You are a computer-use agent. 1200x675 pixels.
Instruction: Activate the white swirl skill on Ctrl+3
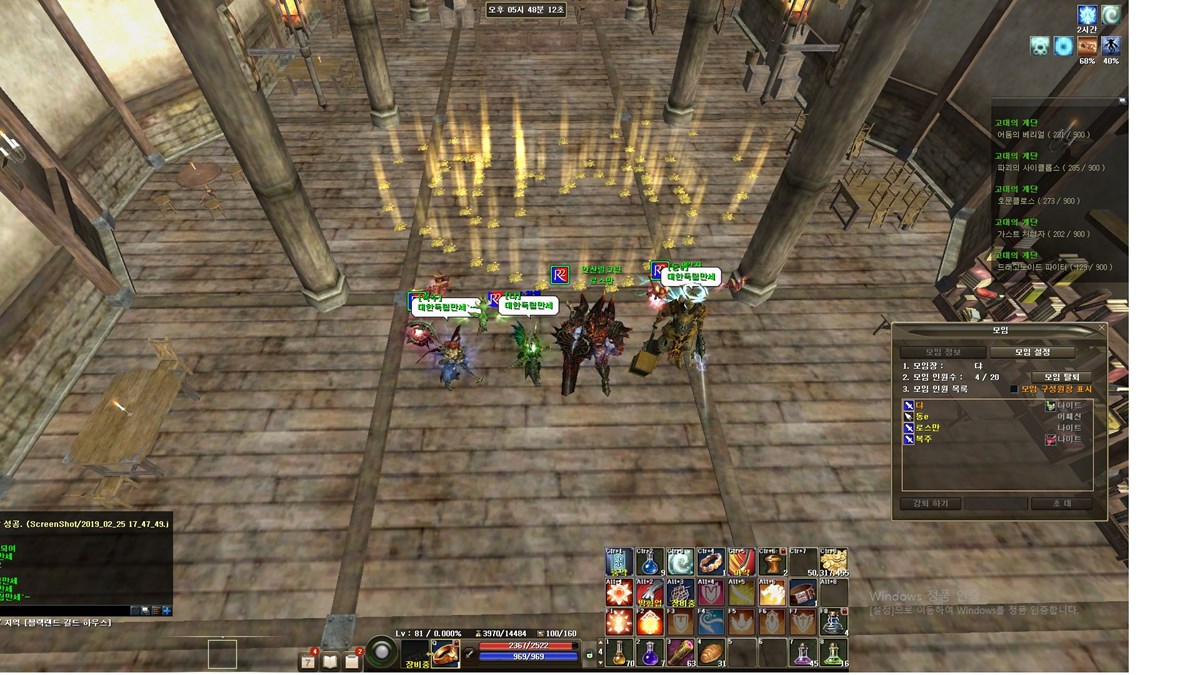pyautogui.click(x=680, y=562)
